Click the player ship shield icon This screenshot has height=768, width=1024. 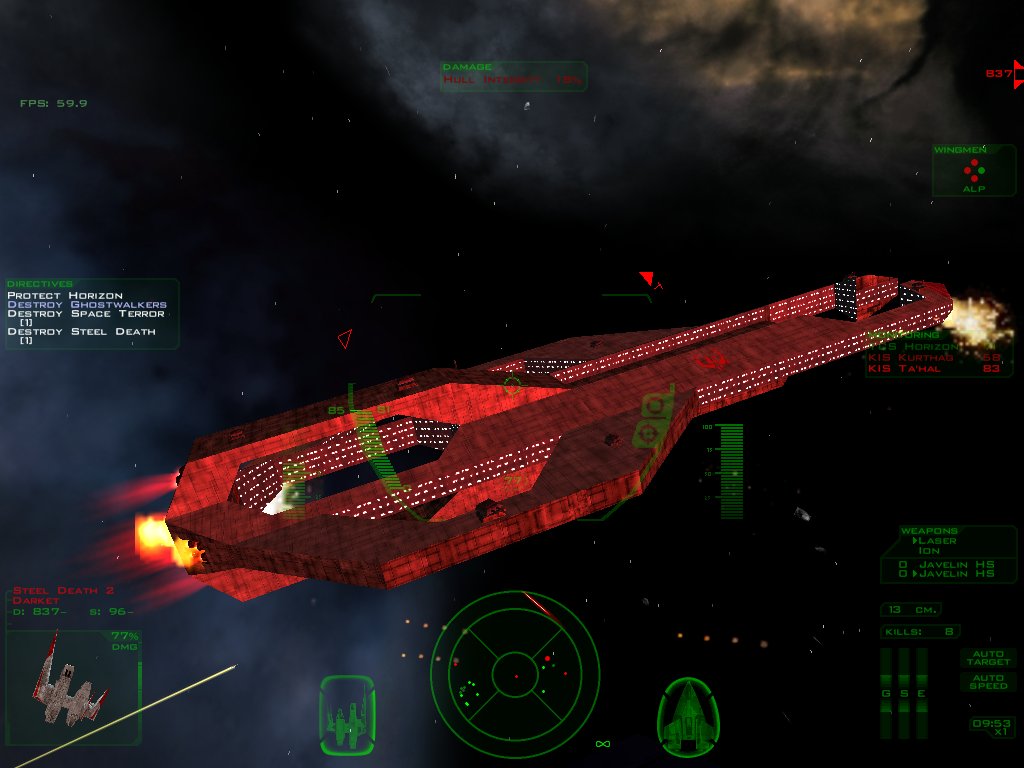688,715
